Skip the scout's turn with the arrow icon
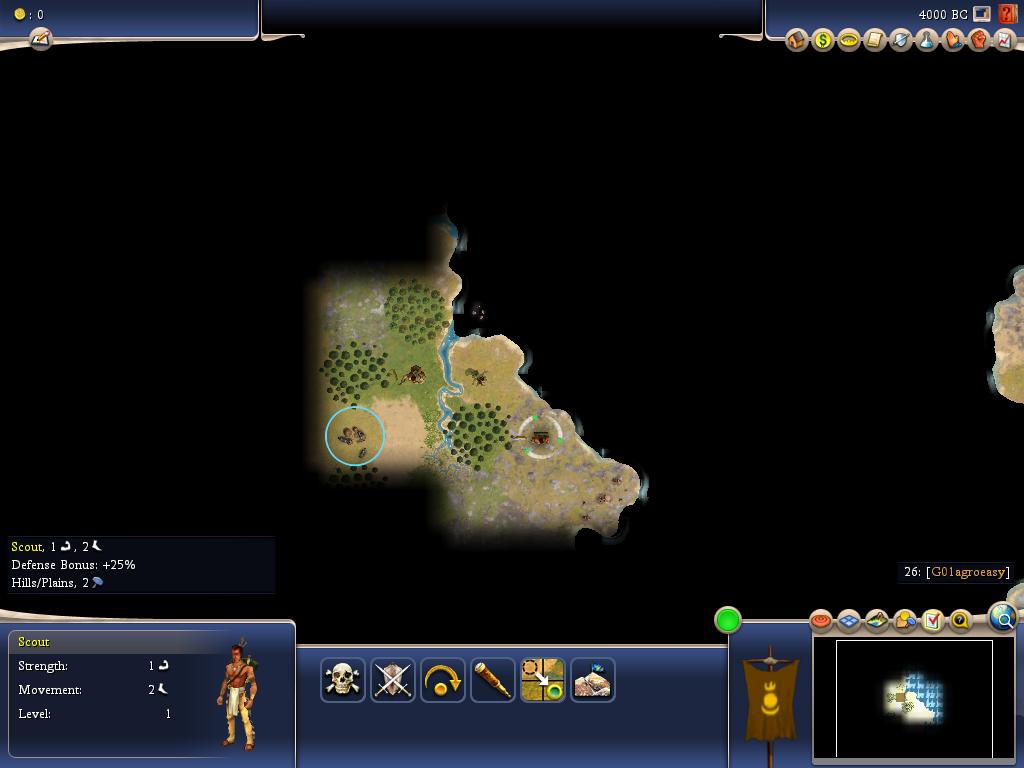 tap(443, 680)
